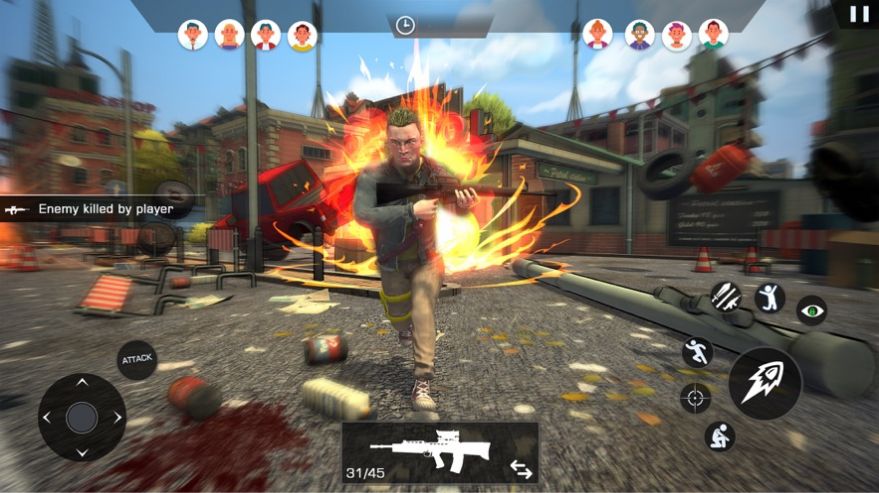Toggle the green eye vision button

811,310
